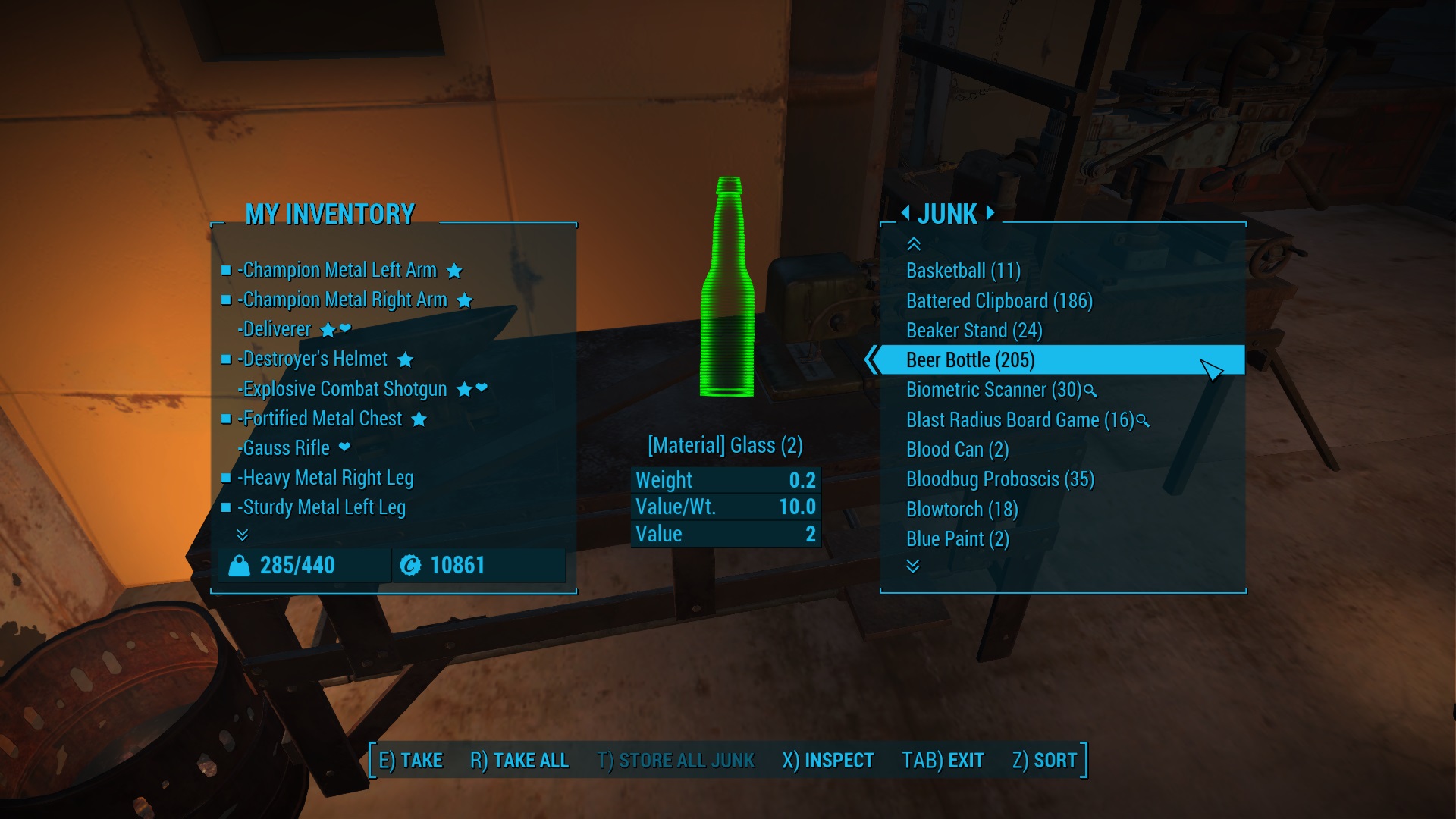Expand junk list downward with bottom chevron

[913, 566]
